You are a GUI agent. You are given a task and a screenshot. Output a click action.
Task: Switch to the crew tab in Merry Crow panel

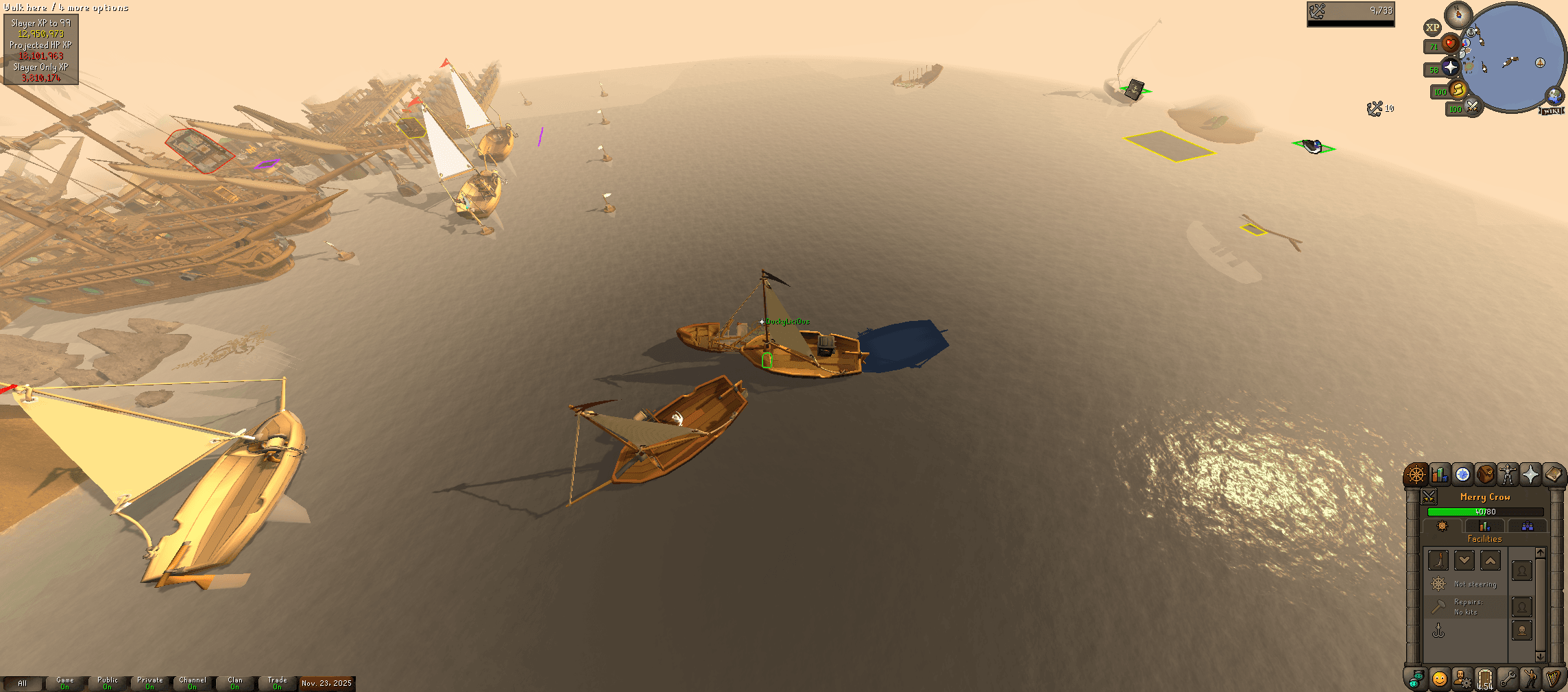pos(1528,525)
